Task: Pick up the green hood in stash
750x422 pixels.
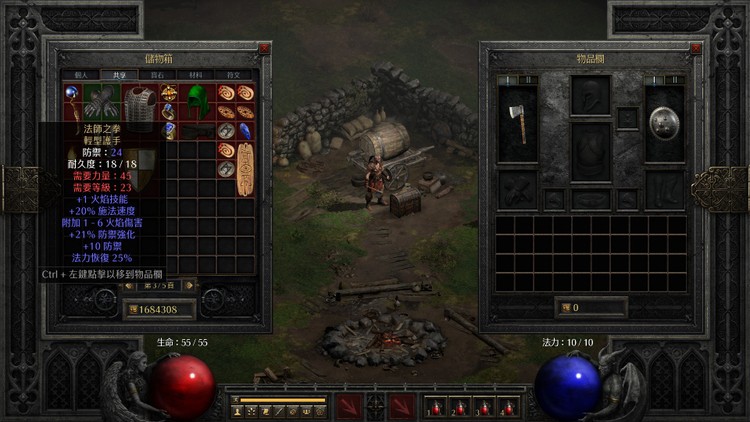Action: (198, 101)
